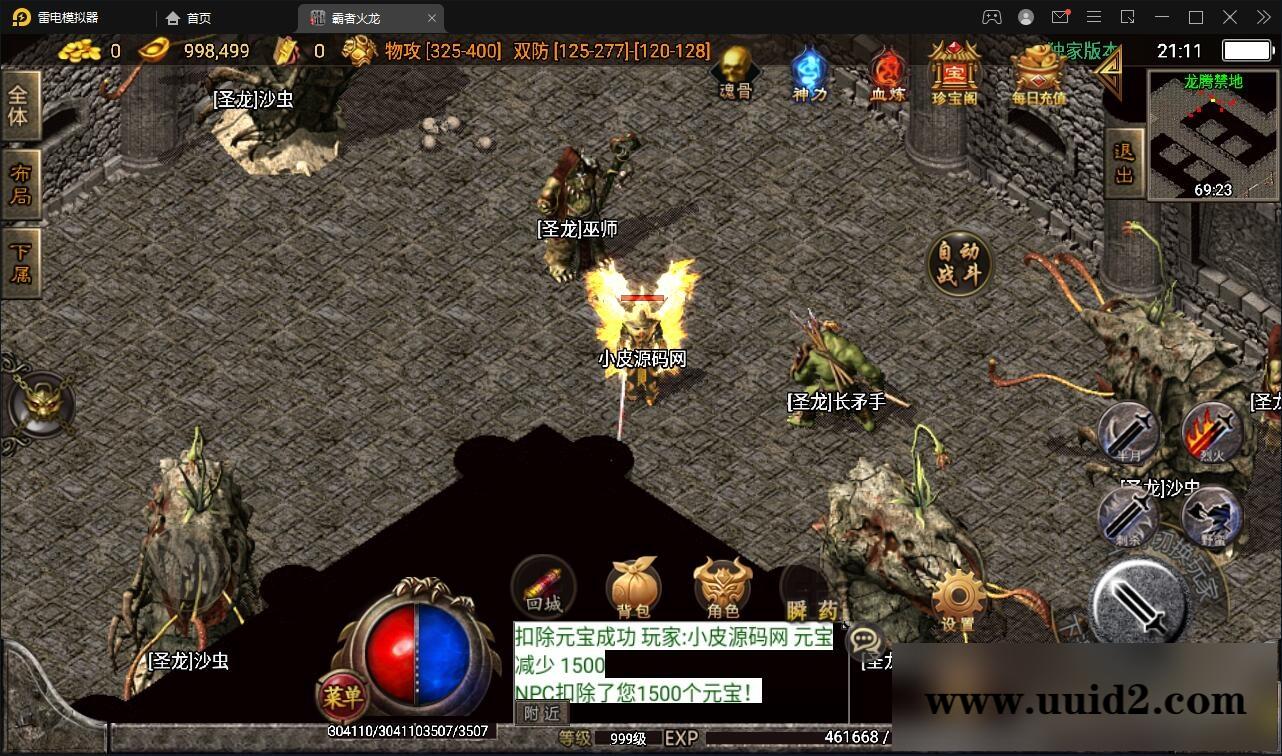Switch to the 附近 chat channel tab

point(541,714)
